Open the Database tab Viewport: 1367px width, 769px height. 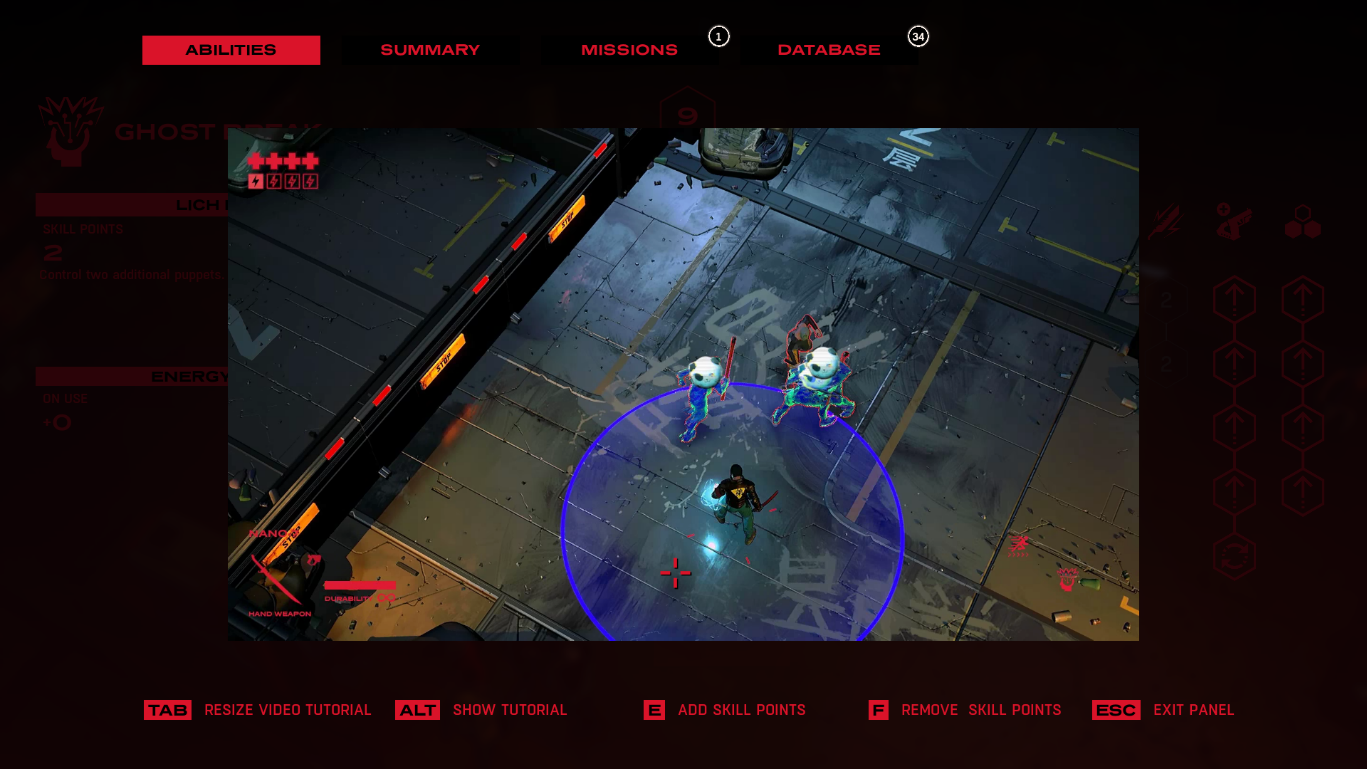click(828, 49)
